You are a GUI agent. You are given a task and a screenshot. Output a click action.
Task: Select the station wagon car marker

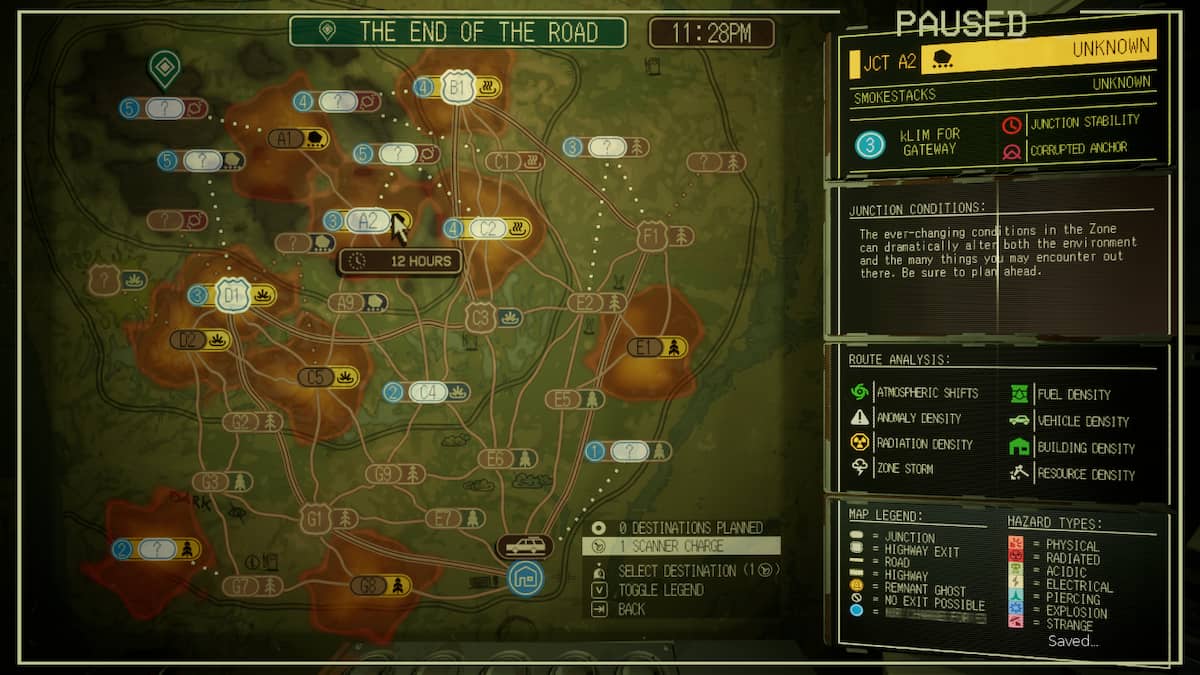pos(525,547)
